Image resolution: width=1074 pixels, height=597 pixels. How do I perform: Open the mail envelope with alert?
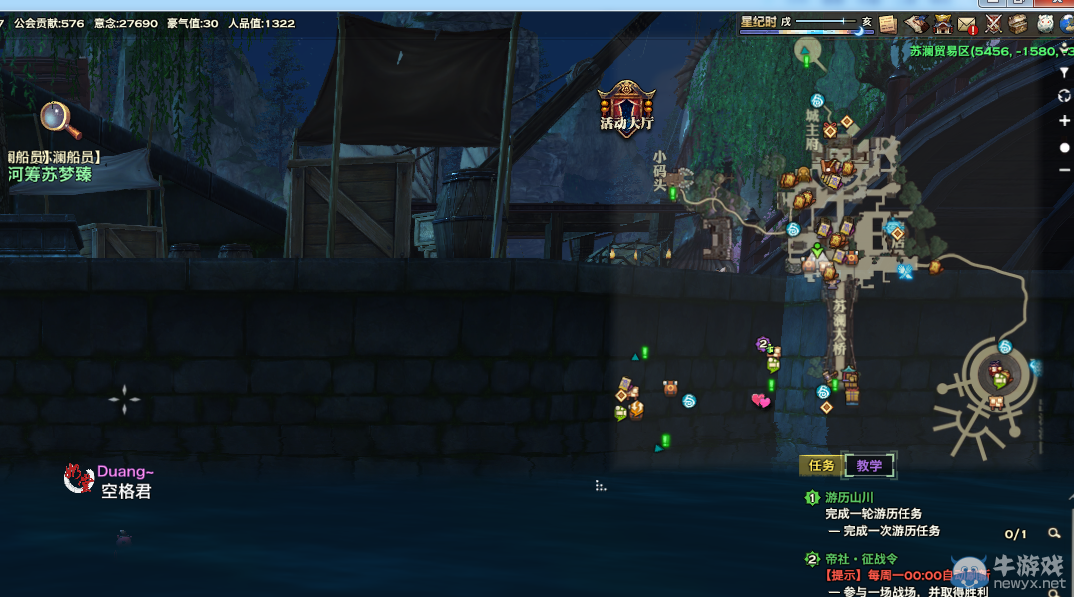coord(967,24)
